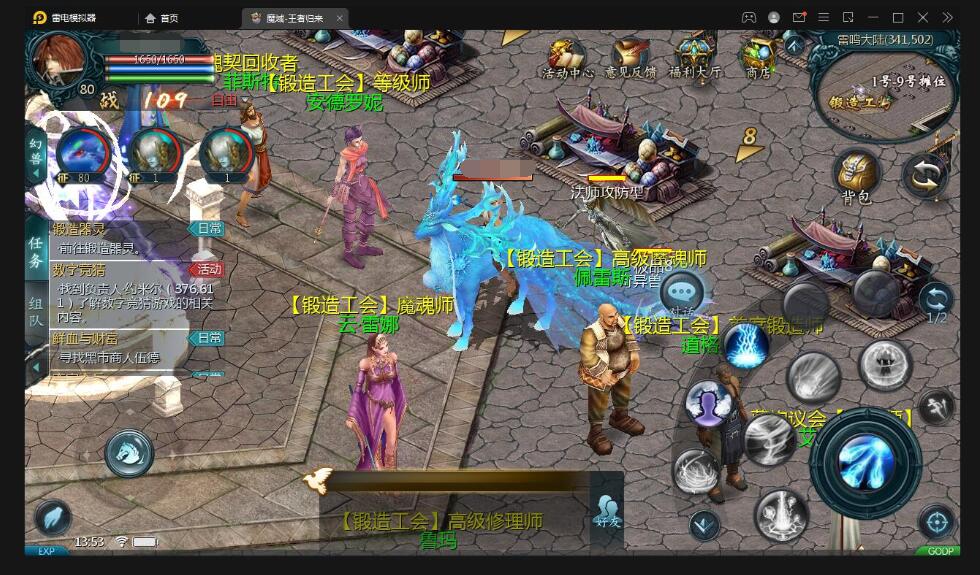980x575 pixels.
Task: Tap the player portrait avatar
Action: click(x=62, y=62)
